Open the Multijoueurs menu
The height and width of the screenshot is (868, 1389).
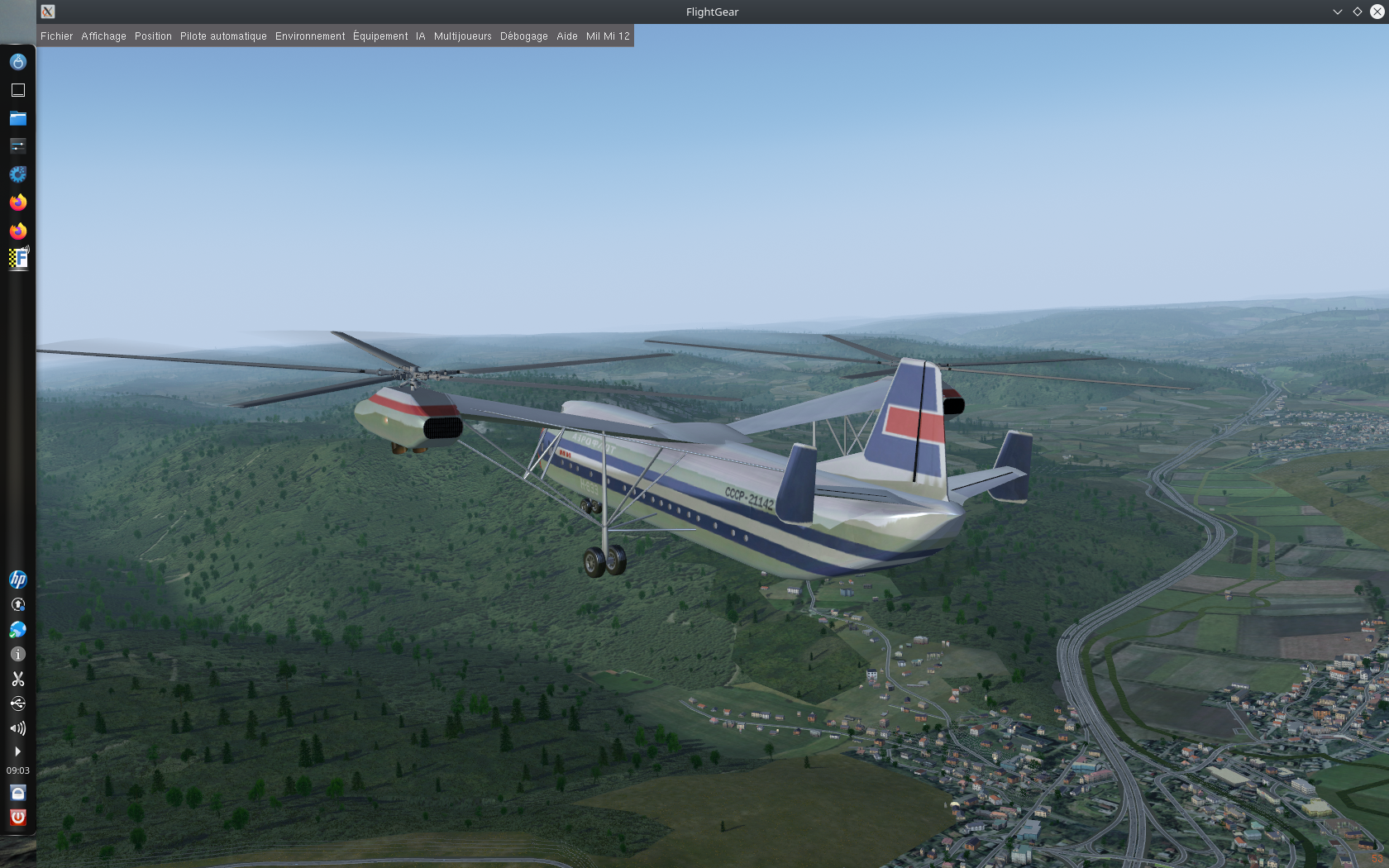(x=462, y=36)
